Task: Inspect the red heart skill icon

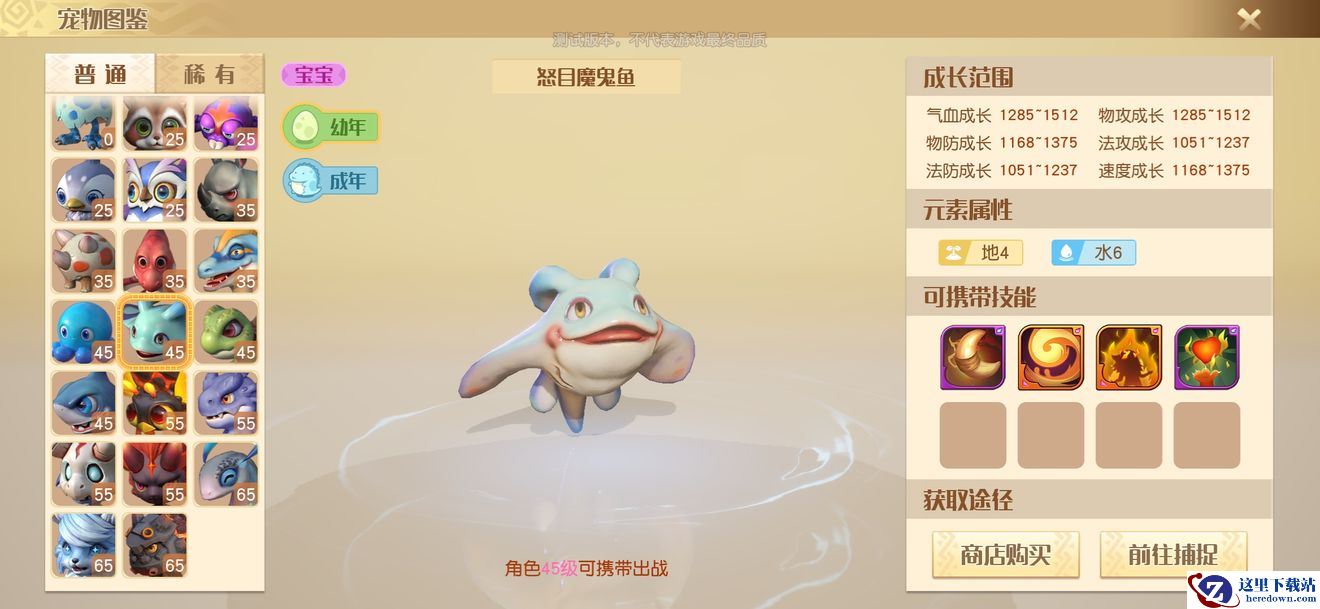Action: 1206,357
